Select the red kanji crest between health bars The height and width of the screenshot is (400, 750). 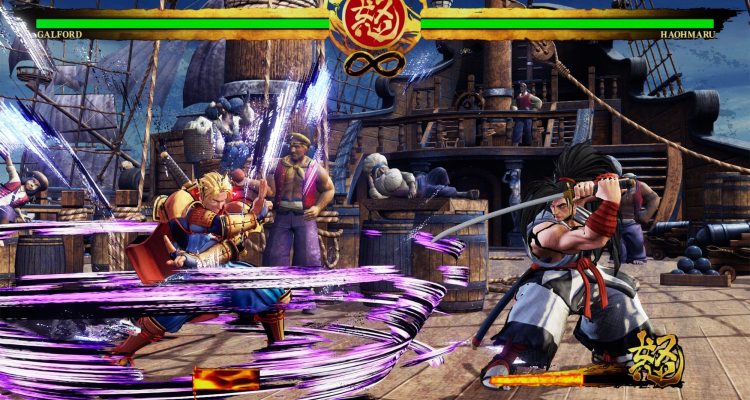(374, 23)
